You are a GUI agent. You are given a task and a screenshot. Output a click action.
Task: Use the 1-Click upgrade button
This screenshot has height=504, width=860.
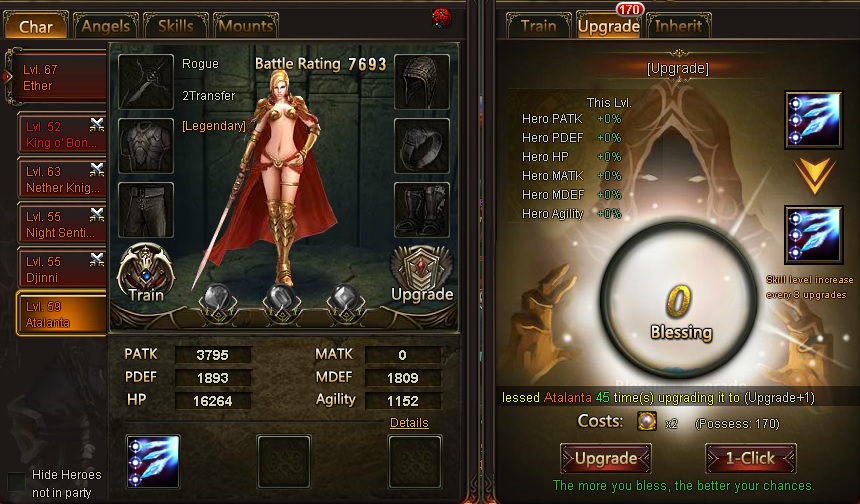tap(750, 459)
